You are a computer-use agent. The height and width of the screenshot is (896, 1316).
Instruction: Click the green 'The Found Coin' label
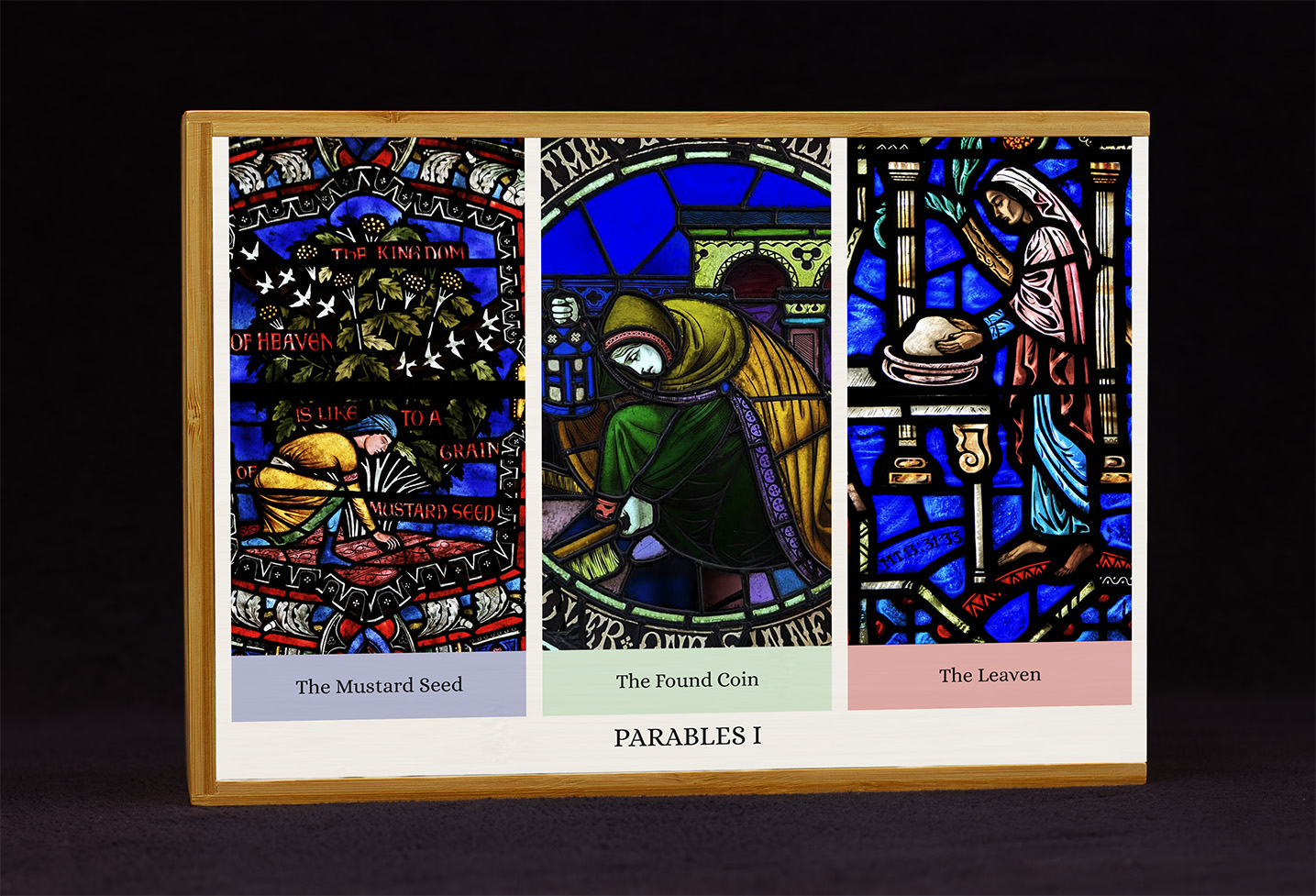click(687, 680)
